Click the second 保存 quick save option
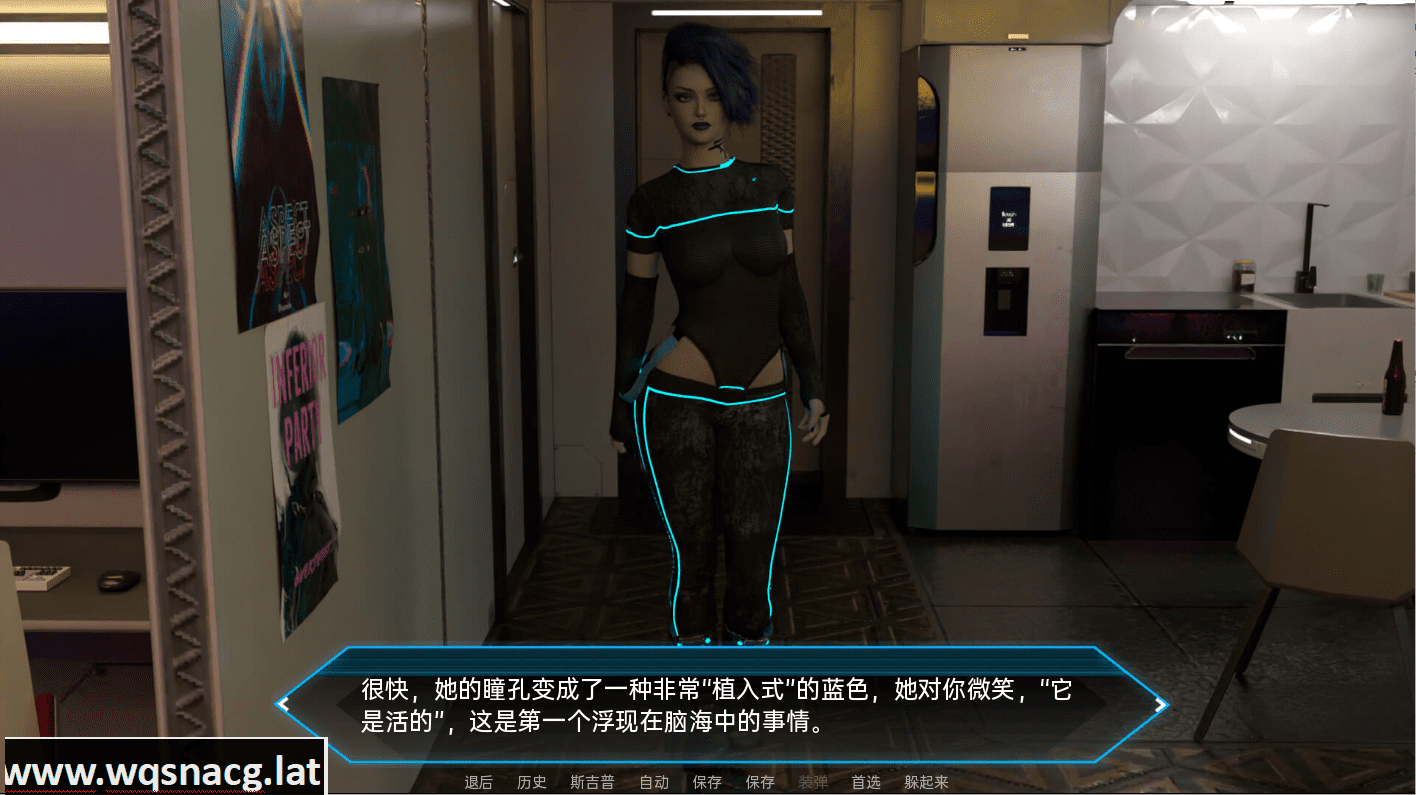 (x=760, y=783)
